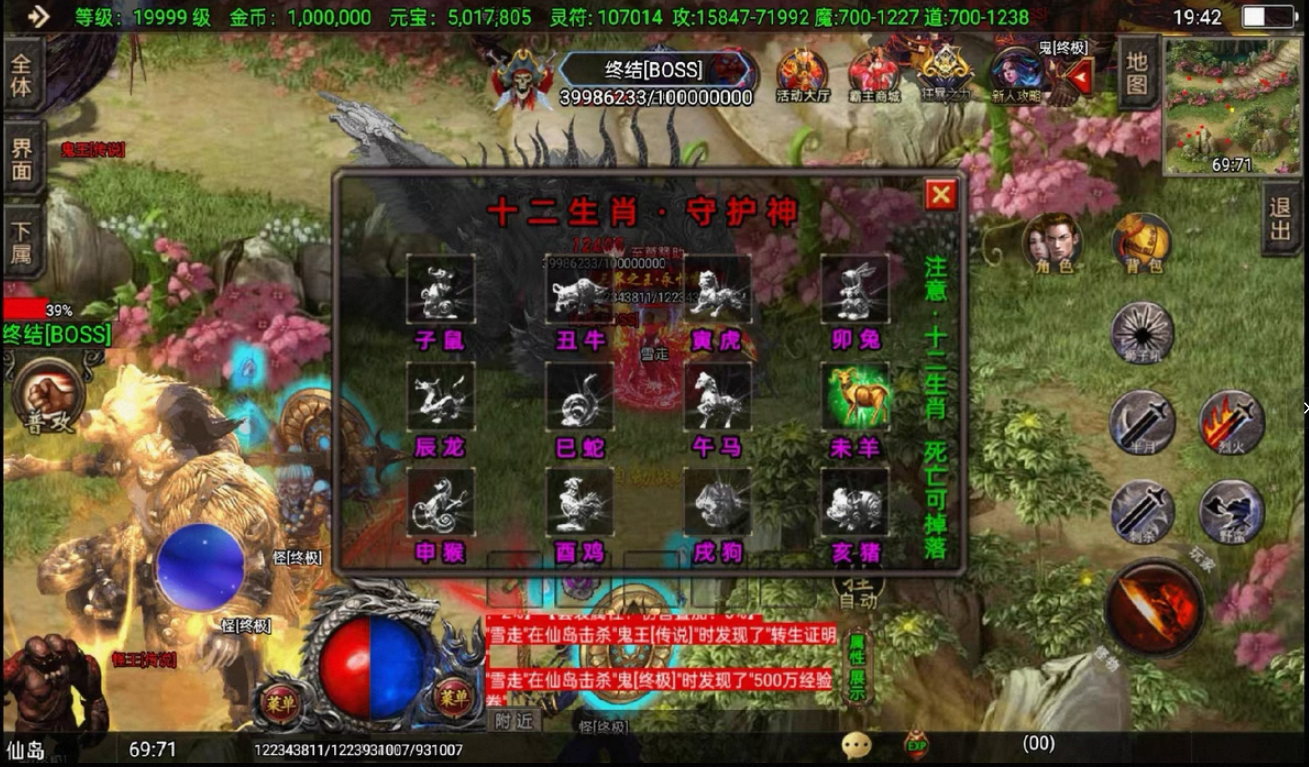Select the 酉鸡 rooster guardian

tap(579, 502)
